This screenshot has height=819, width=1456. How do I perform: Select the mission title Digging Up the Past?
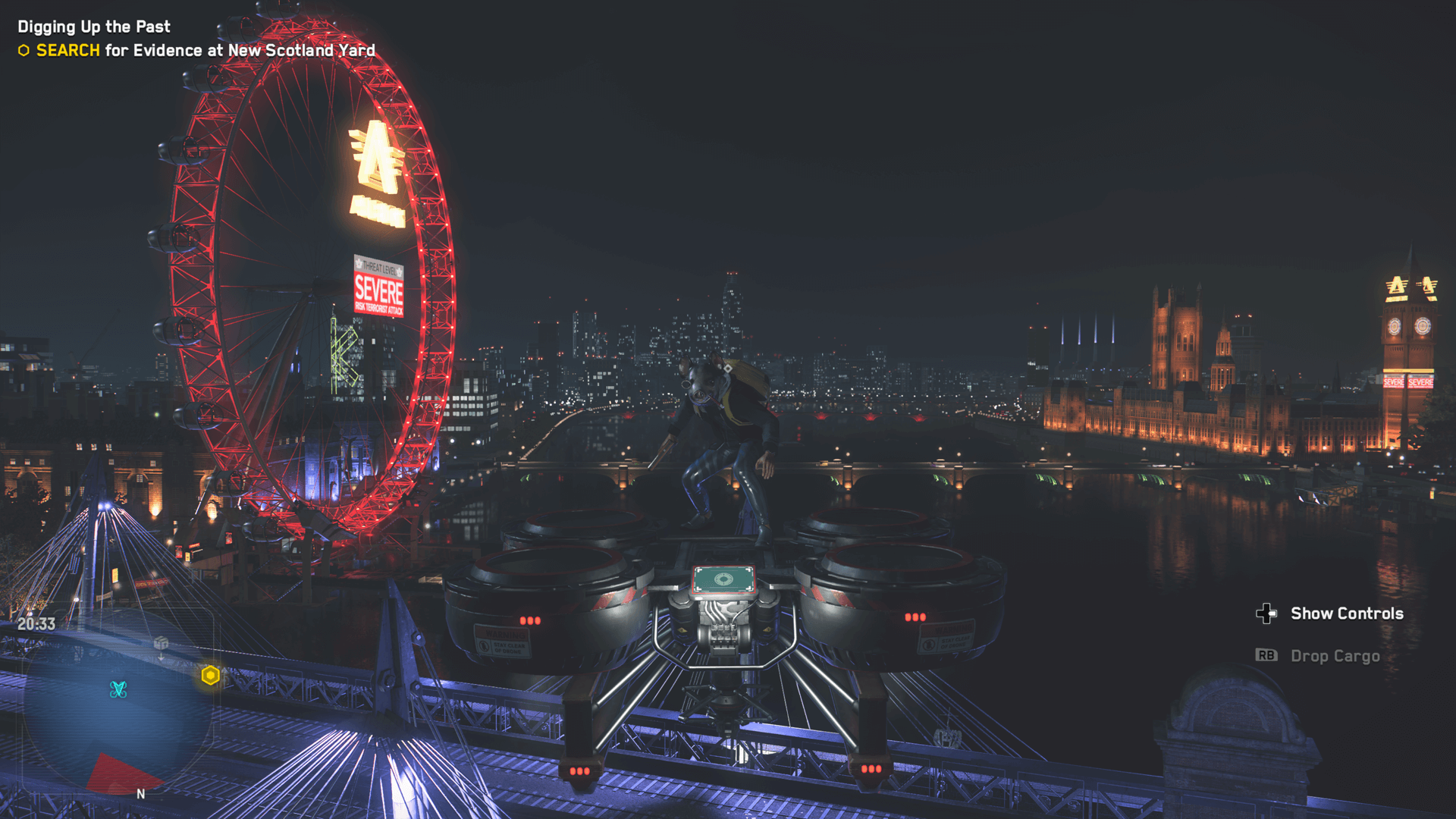pos(93,26)
